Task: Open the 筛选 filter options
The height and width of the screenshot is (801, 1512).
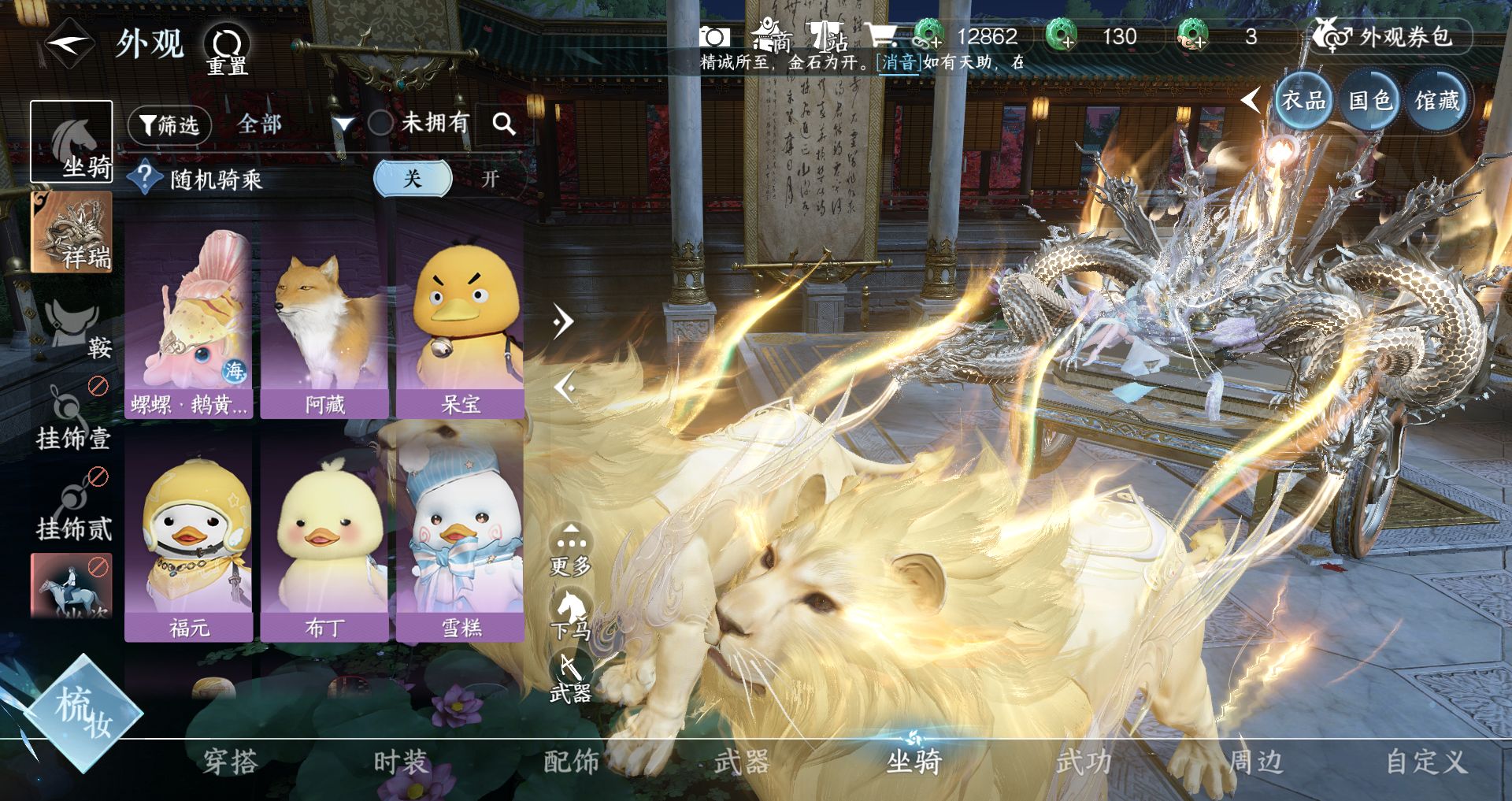Action: [169, 124]
